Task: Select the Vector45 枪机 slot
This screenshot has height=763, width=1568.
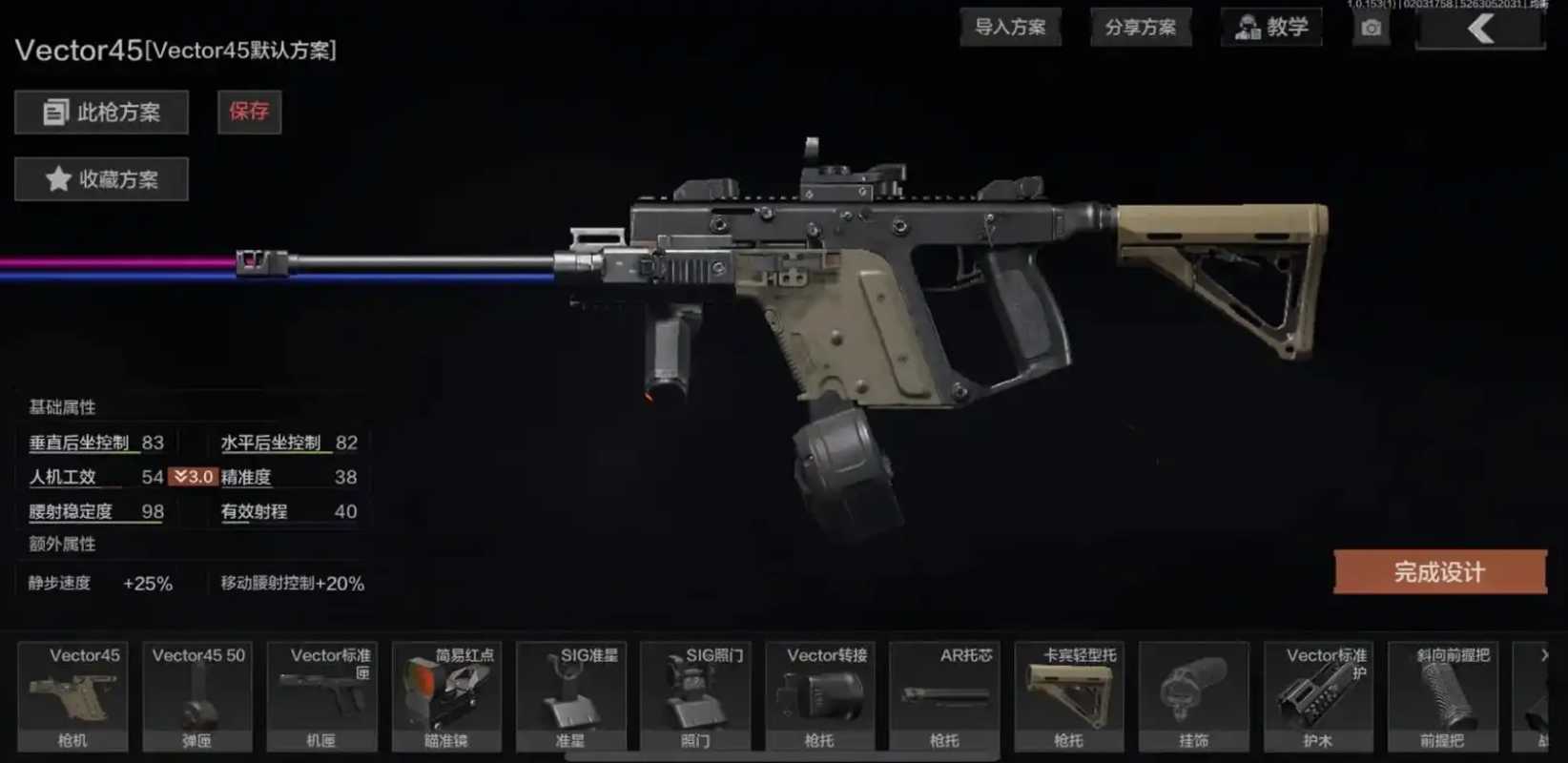Action: click(72, 696)
